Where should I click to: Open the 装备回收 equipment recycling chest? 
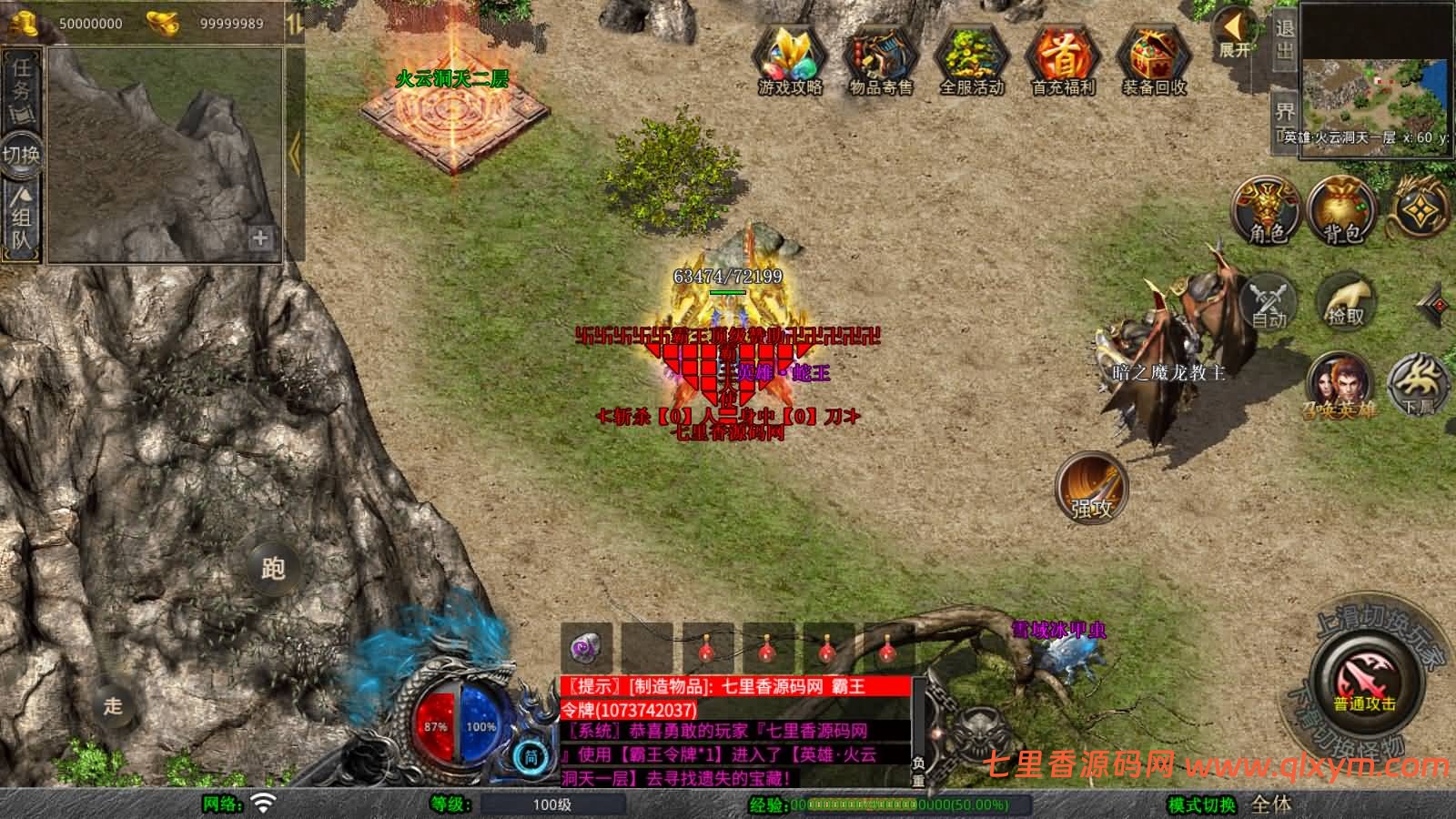pos(1154,60)
